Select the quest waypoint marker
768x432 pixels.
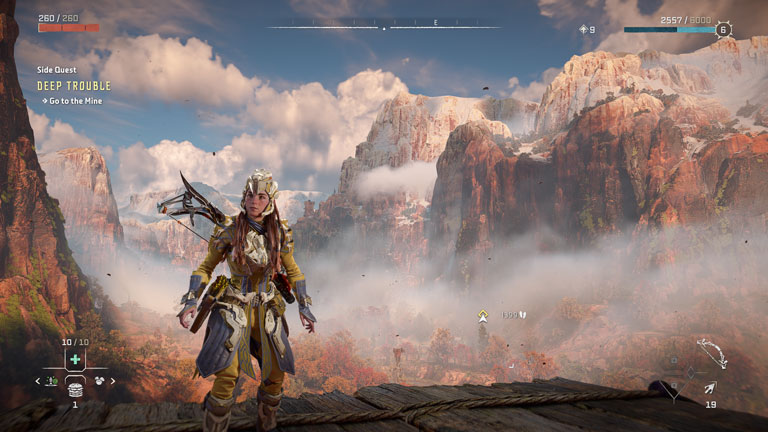[483, 316]
